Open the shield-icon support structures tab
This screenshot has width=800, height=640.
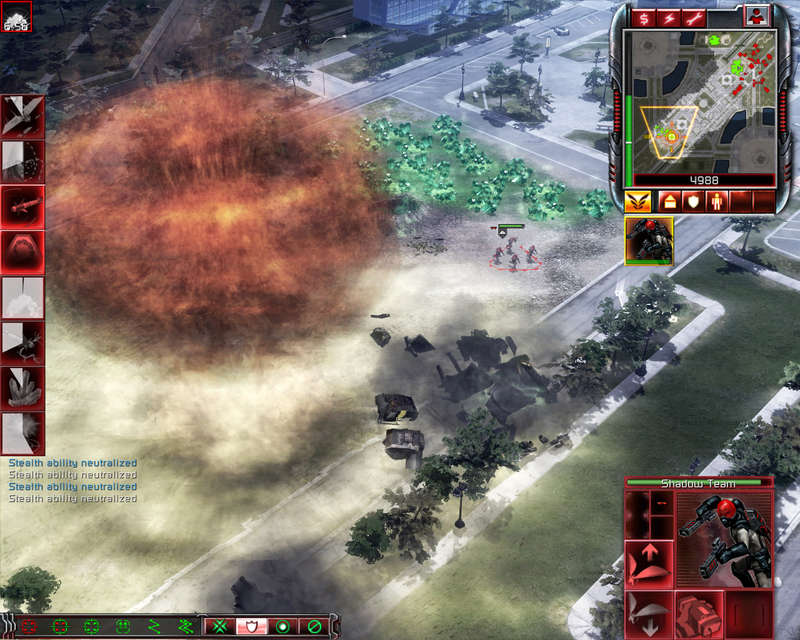point(690,201)
